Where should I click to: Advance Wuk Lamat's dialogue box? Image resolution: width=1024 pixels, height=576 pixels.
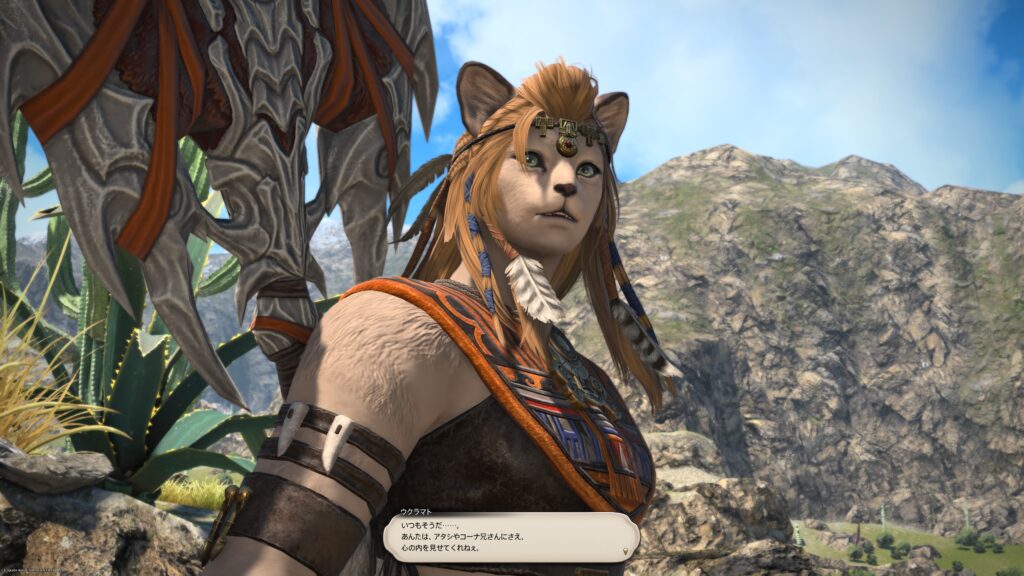510,537
